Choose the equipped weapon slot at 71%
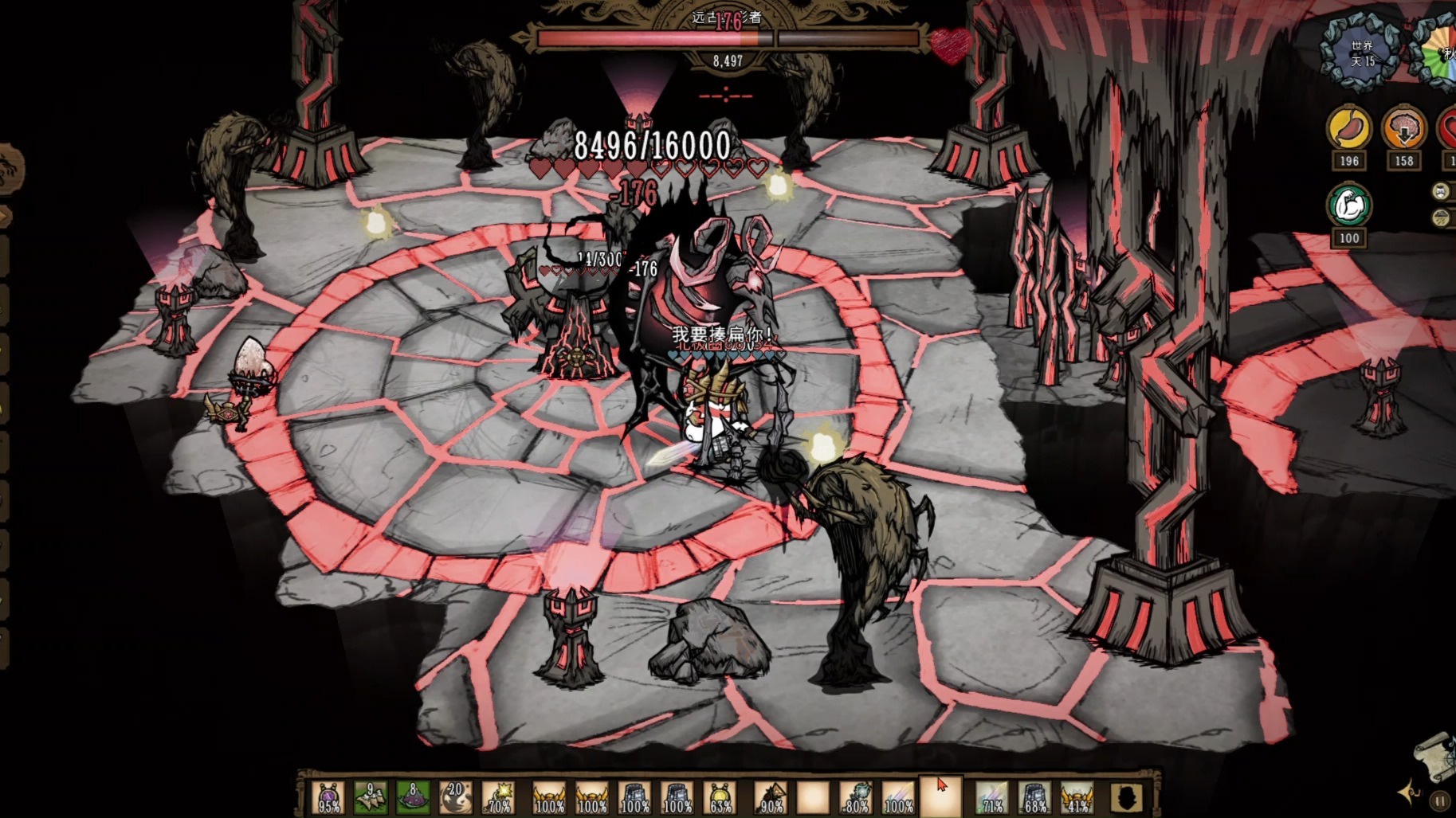This screenshot has height=818, width=1456. (x=992, y=797)
